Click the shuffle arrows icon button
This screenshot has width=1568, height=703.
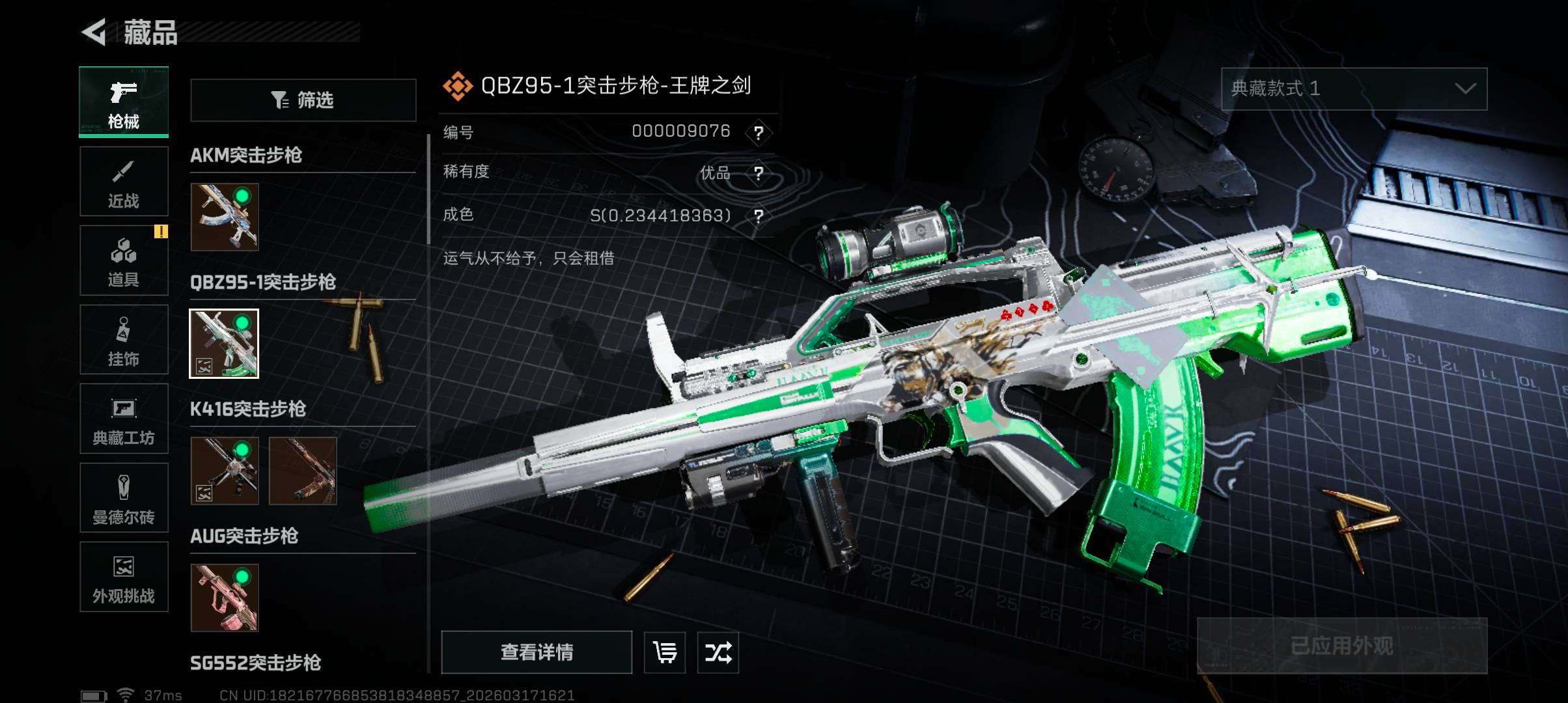(x=718, y=652)
